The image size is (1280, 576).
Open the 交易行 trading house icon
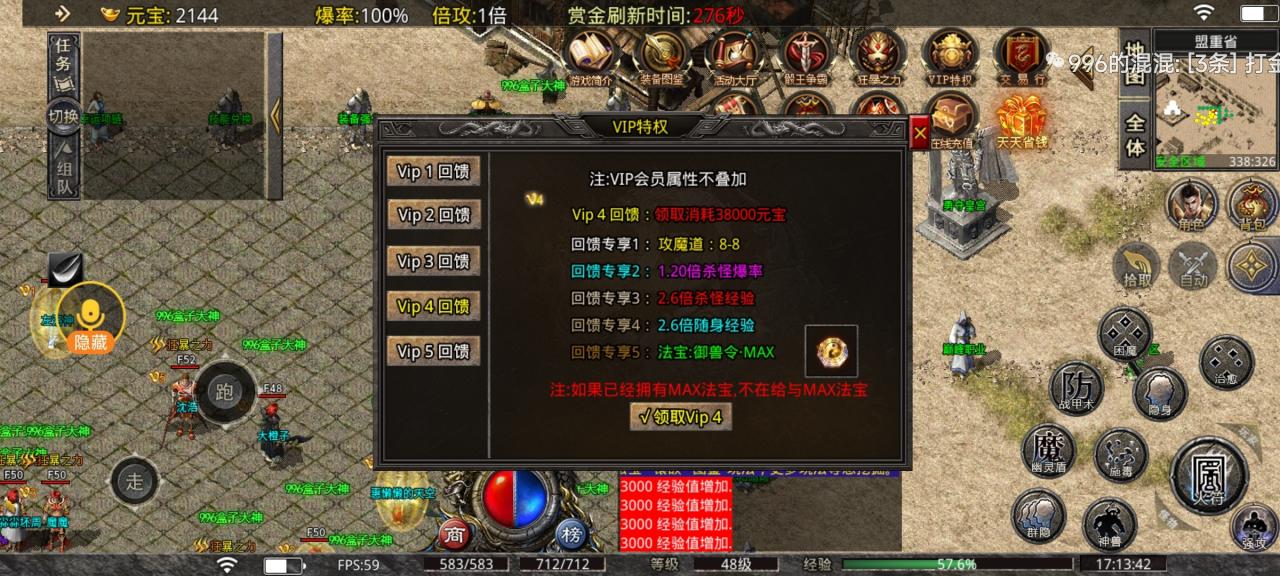click(1021, 55)
